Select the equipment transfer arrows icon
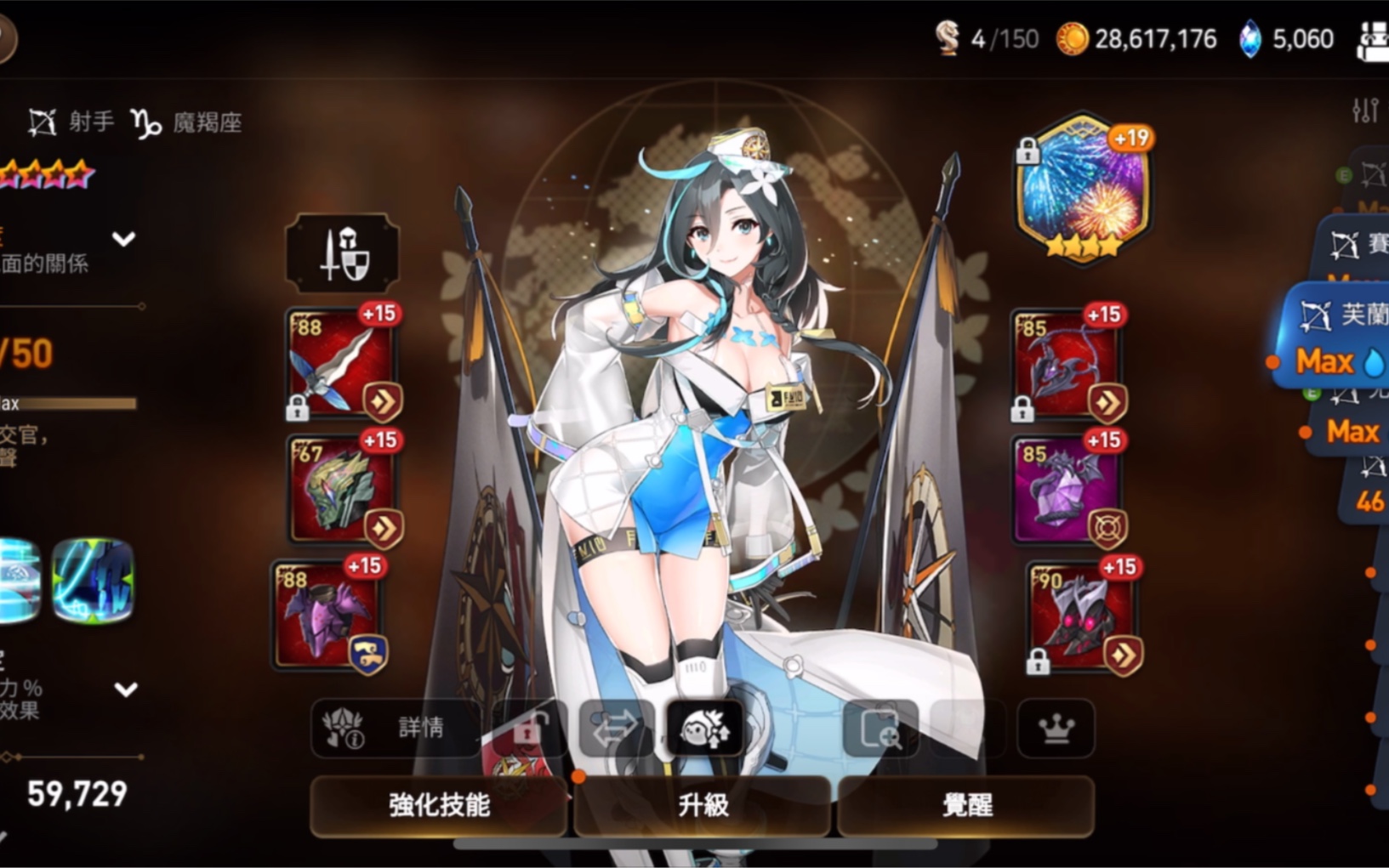 [x=616, y=729]
